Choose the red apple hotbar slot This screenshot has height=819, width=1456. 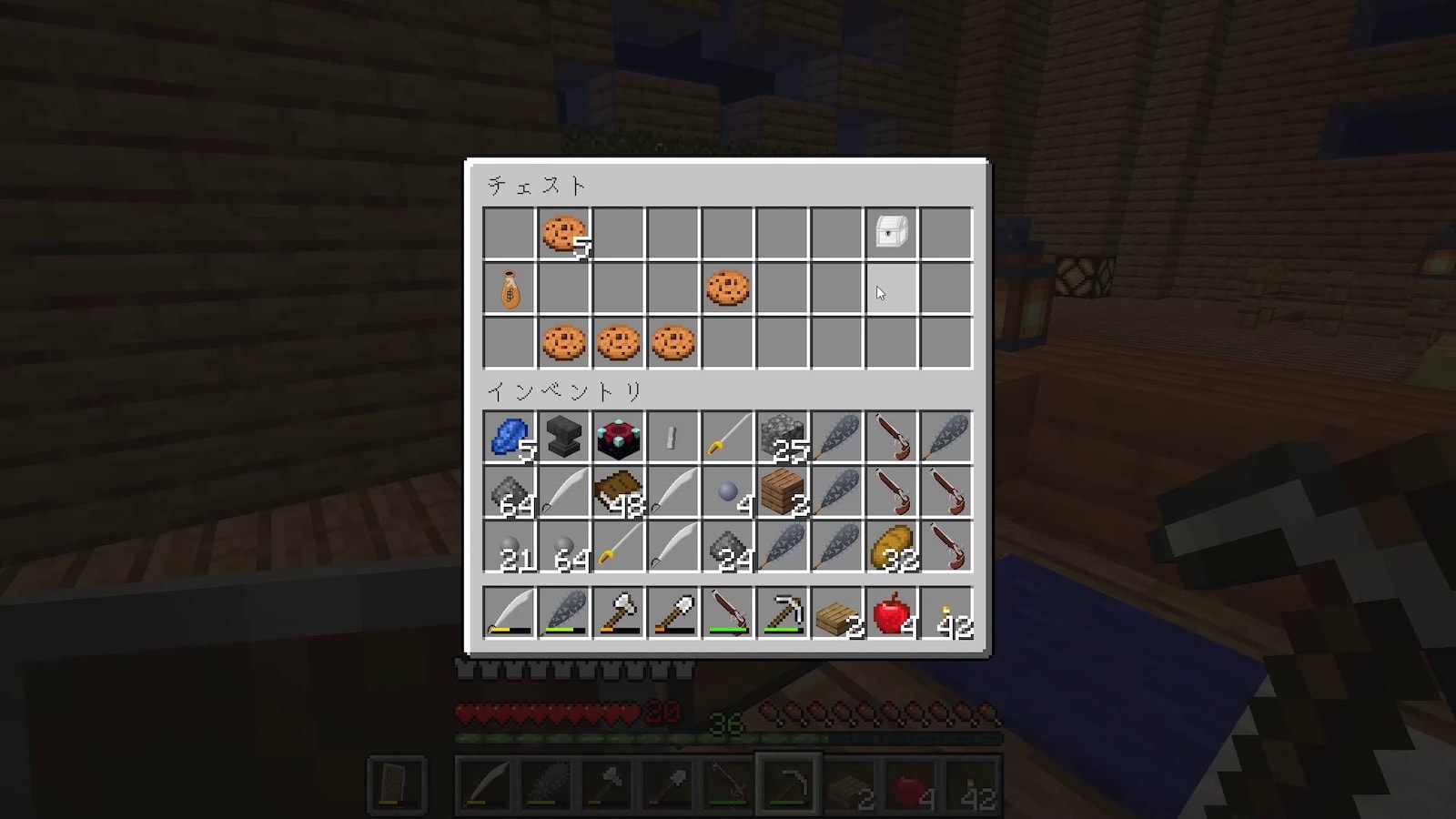(891, 613)
